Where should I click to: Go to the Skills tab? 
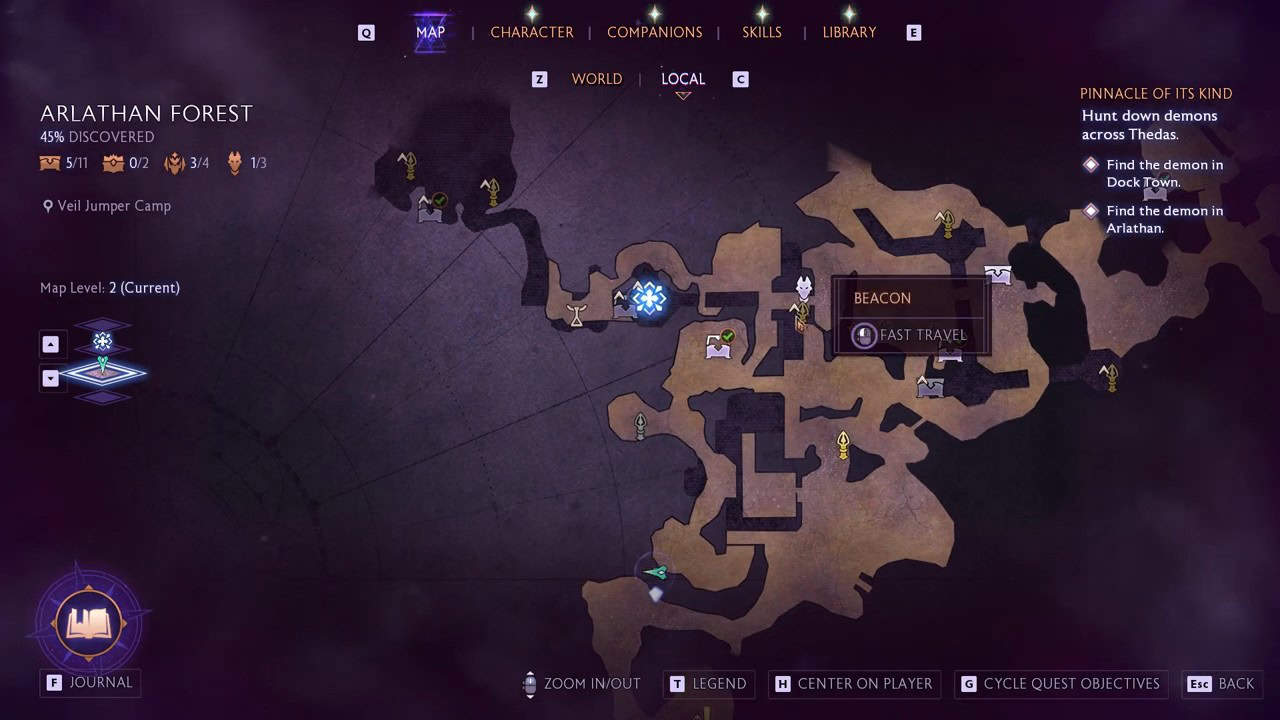(x=761, y=32)
